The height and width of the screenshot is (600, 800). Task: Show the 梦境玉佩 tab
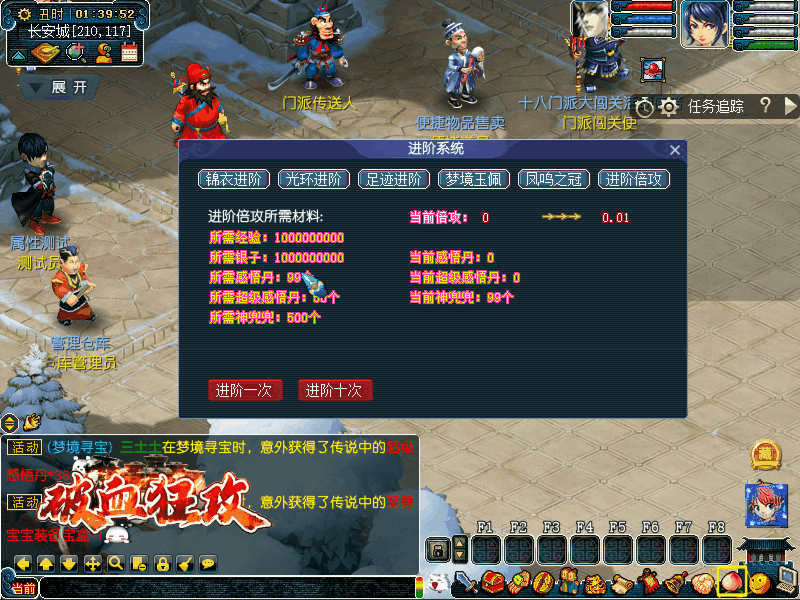[x=474, y=180]
